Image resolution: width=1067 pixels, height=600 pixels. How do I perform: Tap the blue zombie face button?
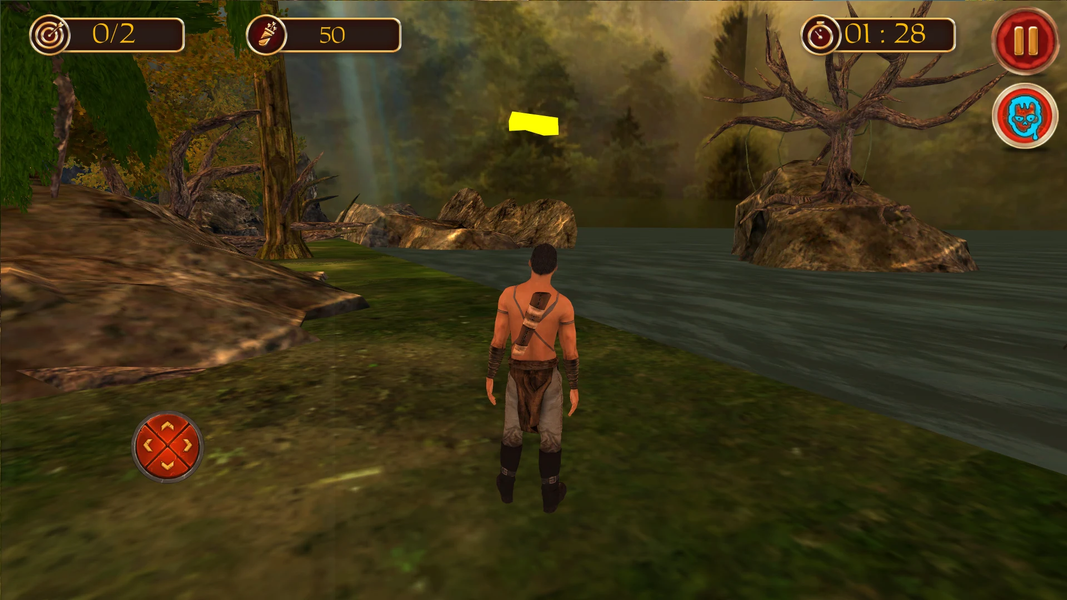[x=1024, y=116]
